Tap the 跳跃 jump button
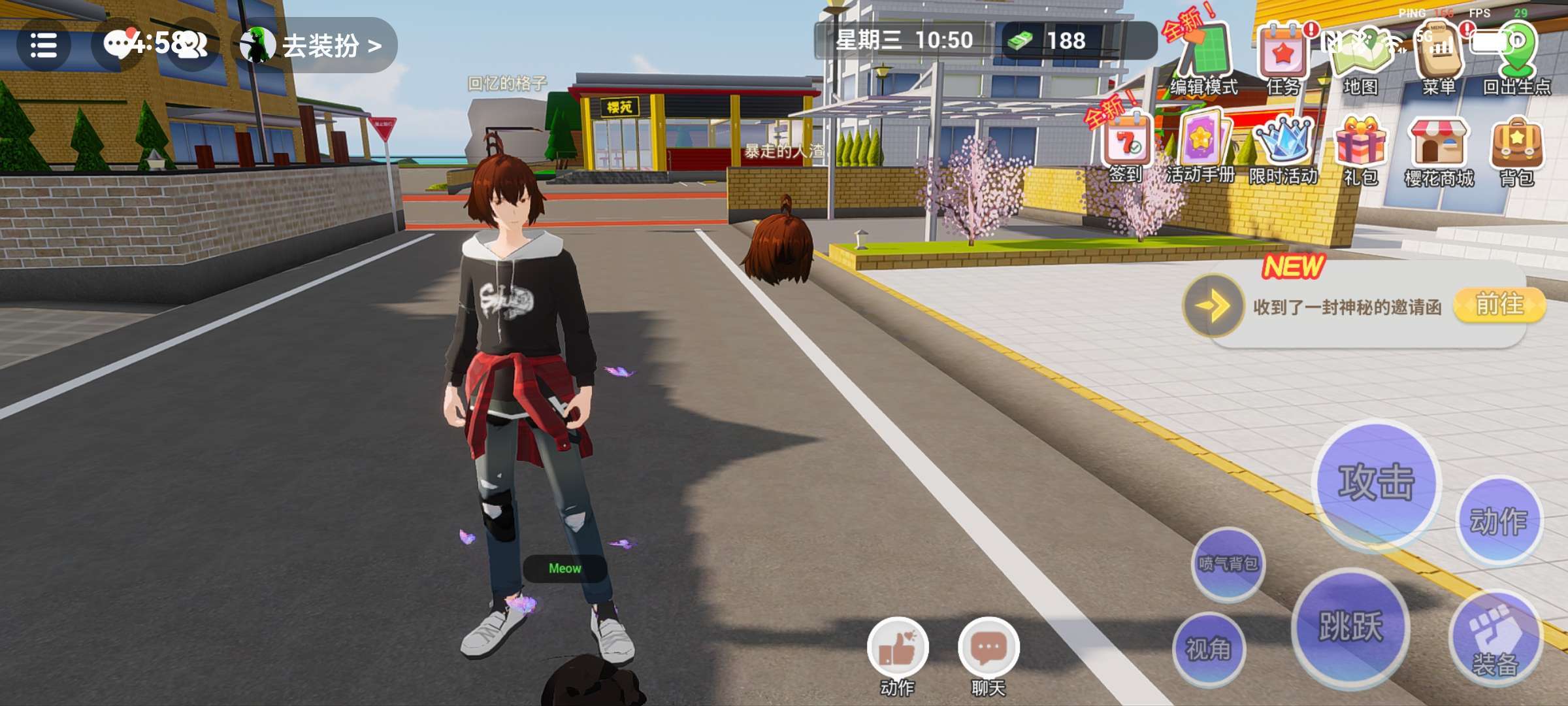The height and width of the screenshot is (706, 1568). click(x=1350, y=626)
